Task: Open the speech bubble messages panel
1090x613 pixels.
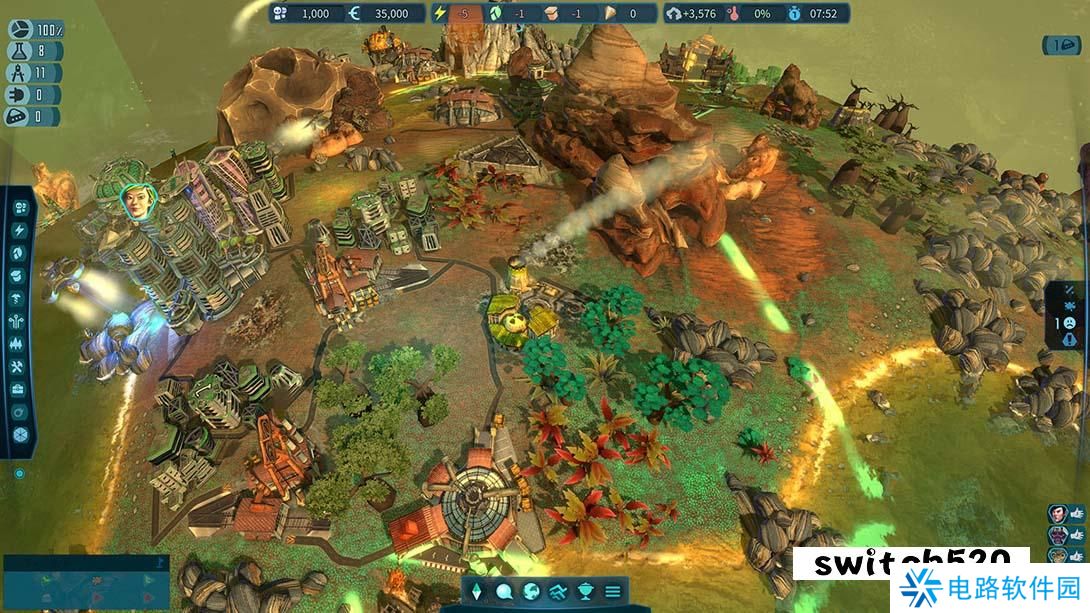Action: coord(504,591)
